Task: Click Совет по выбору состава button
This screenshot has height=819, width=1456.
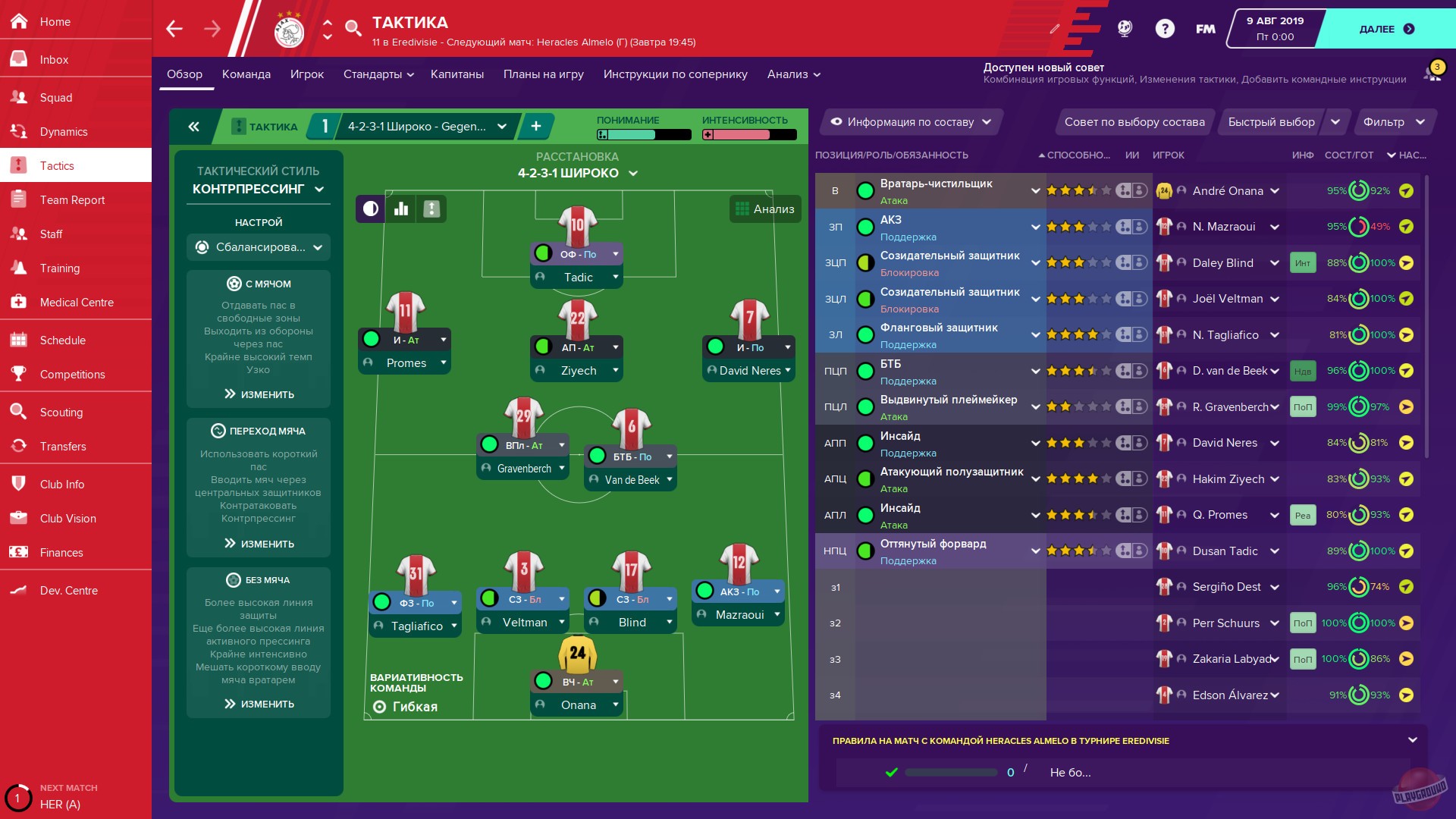Action: point(1134,121)
